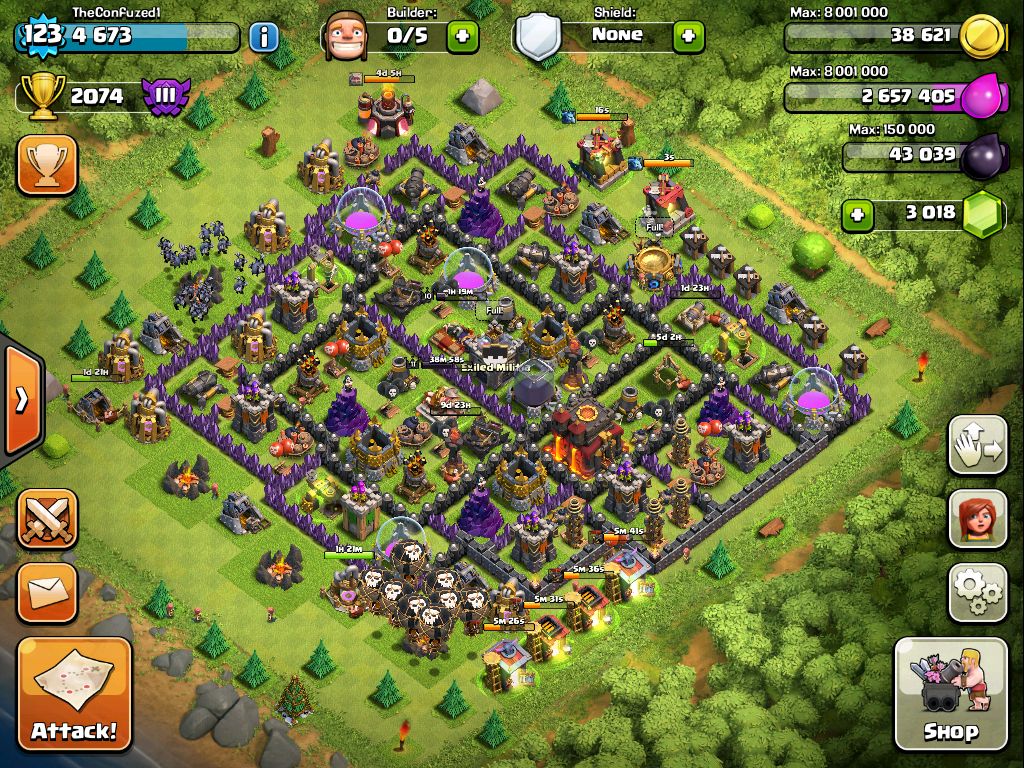Open the settings gears
Viewport: 1024px width, 768px height.
[977, 592]
